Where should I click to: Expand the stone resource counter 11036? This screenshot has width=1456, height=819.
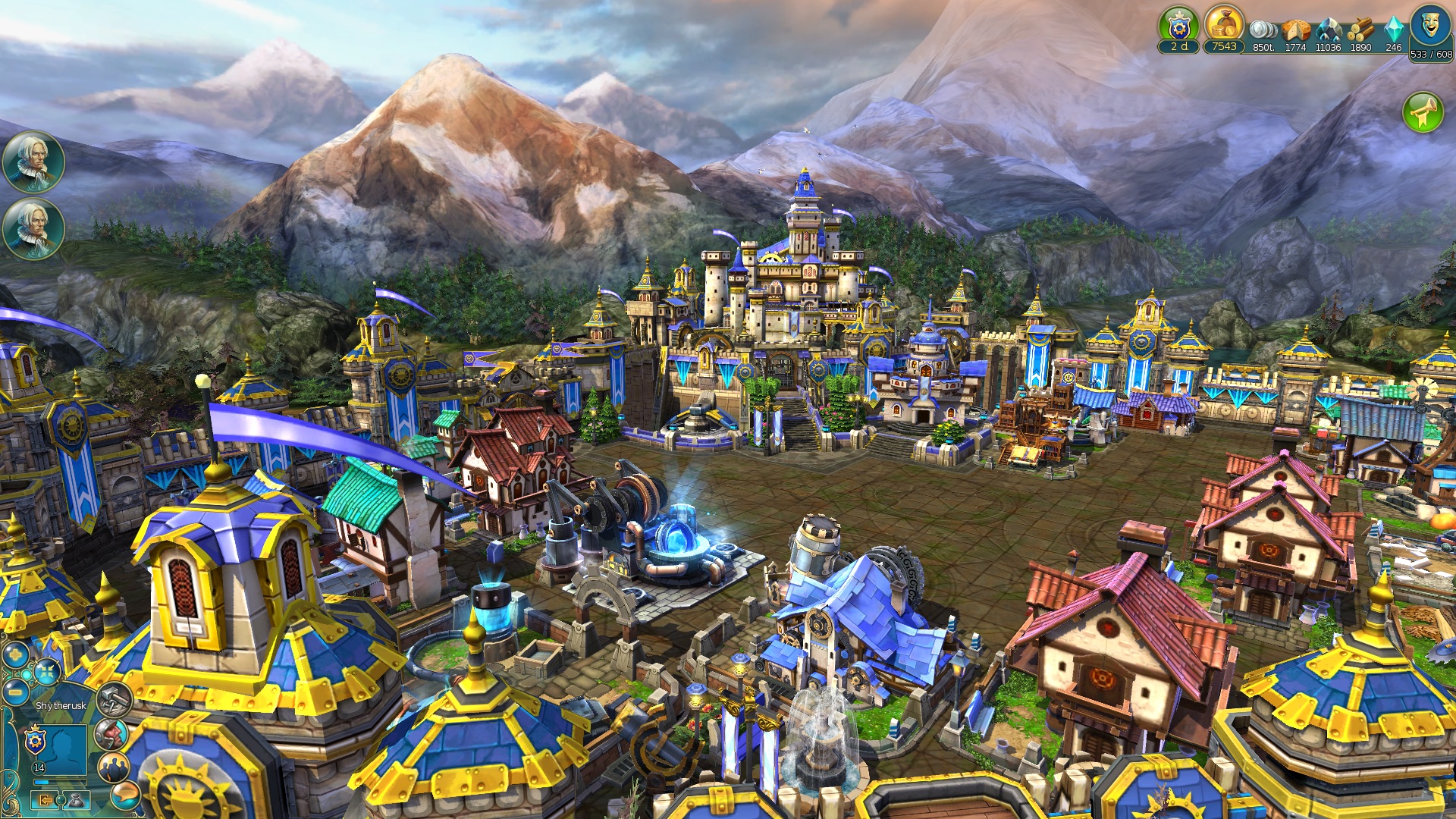1329,47
